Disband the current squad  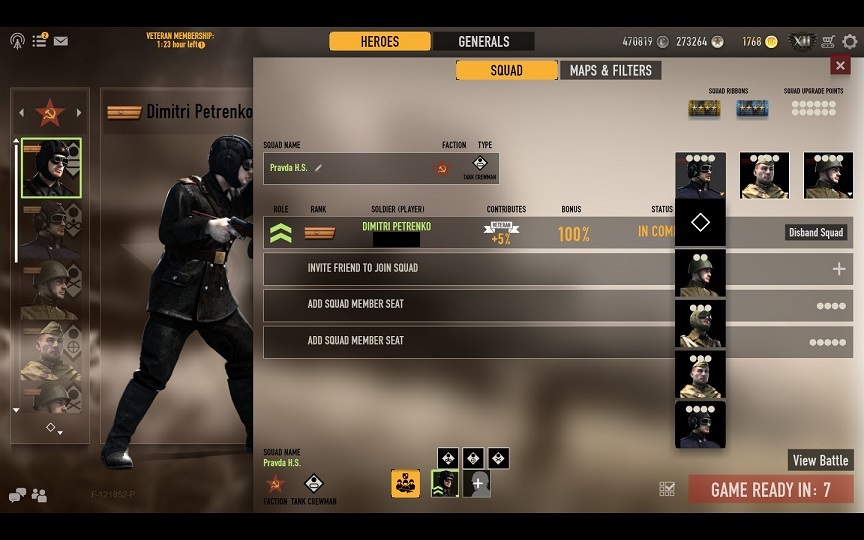(817, 232)
